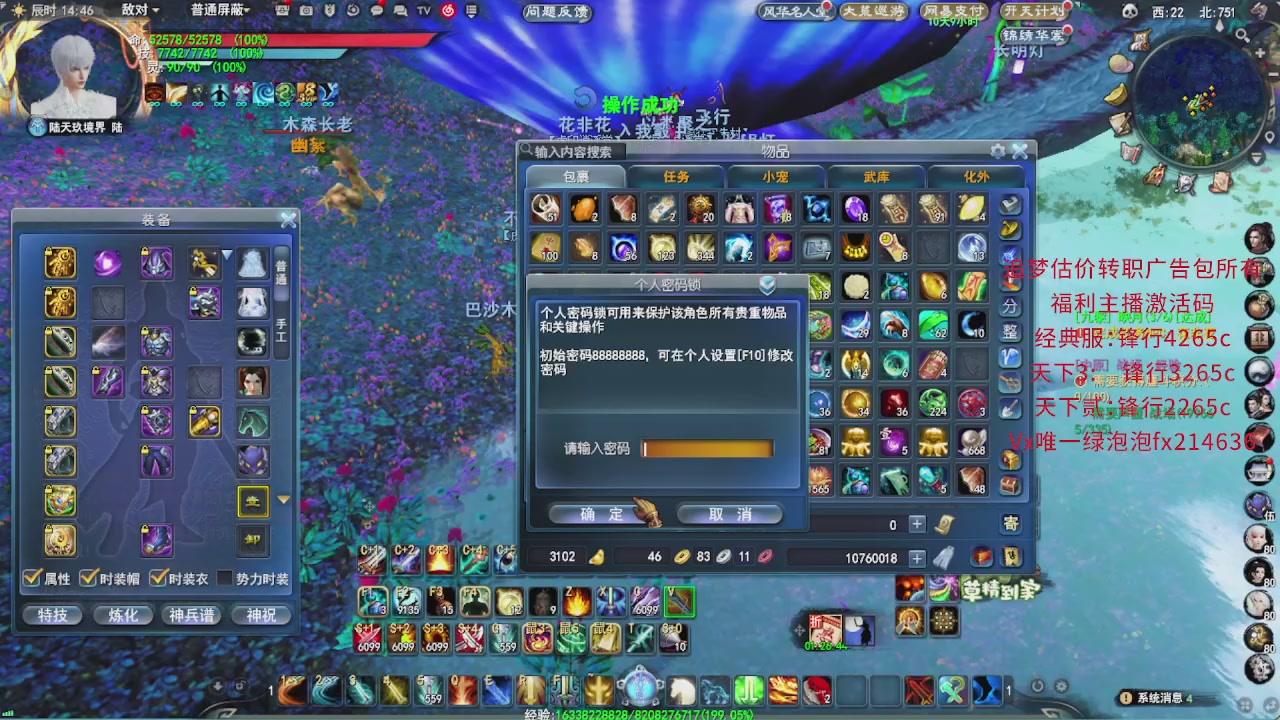1280x720 pixels.
Task: Click the experience progress bar at screen bottom
Action: pyautogui.click(x=640, y=714)
